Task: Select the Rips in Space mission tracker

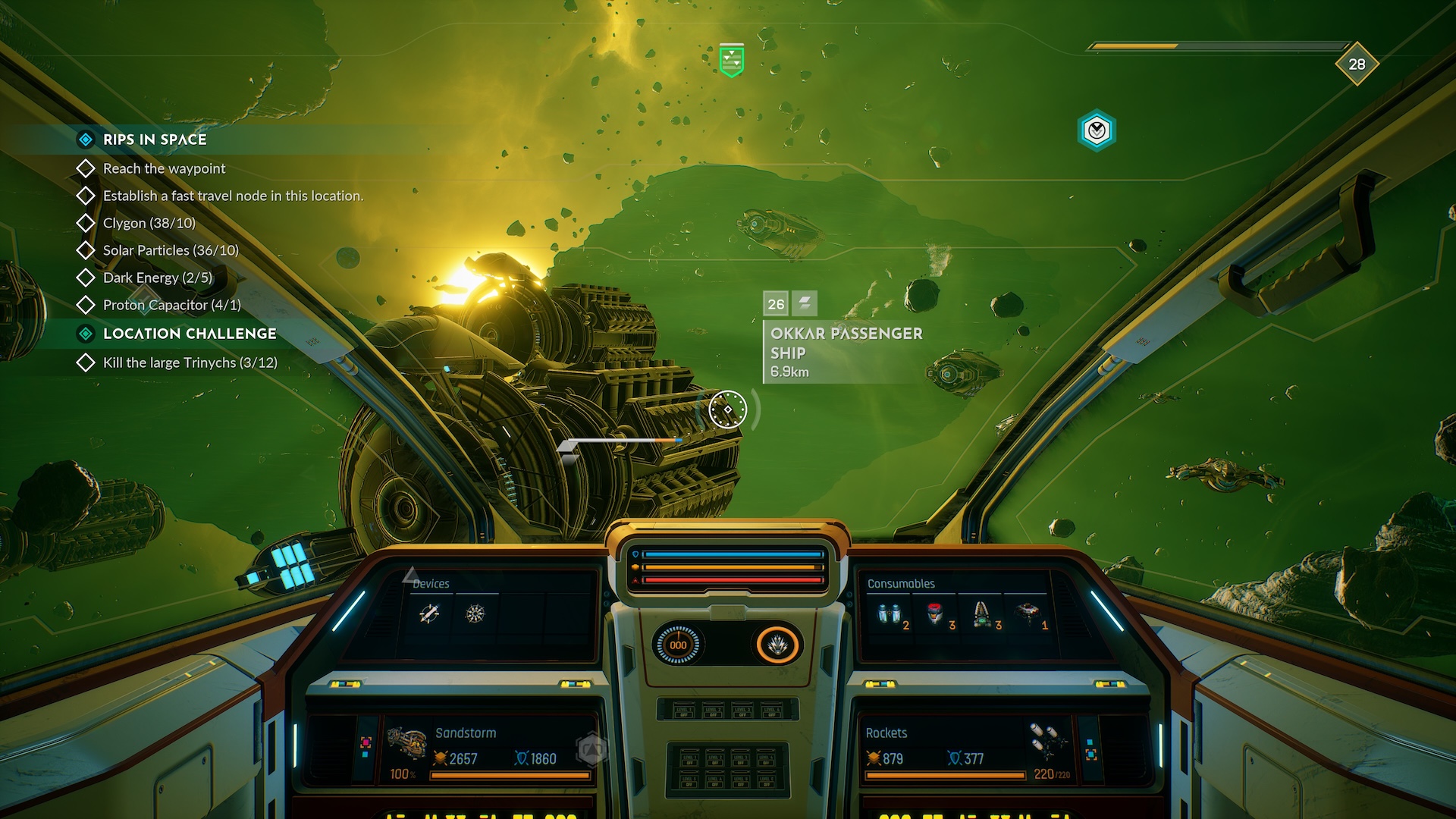Action: click(x=155, y=140)
